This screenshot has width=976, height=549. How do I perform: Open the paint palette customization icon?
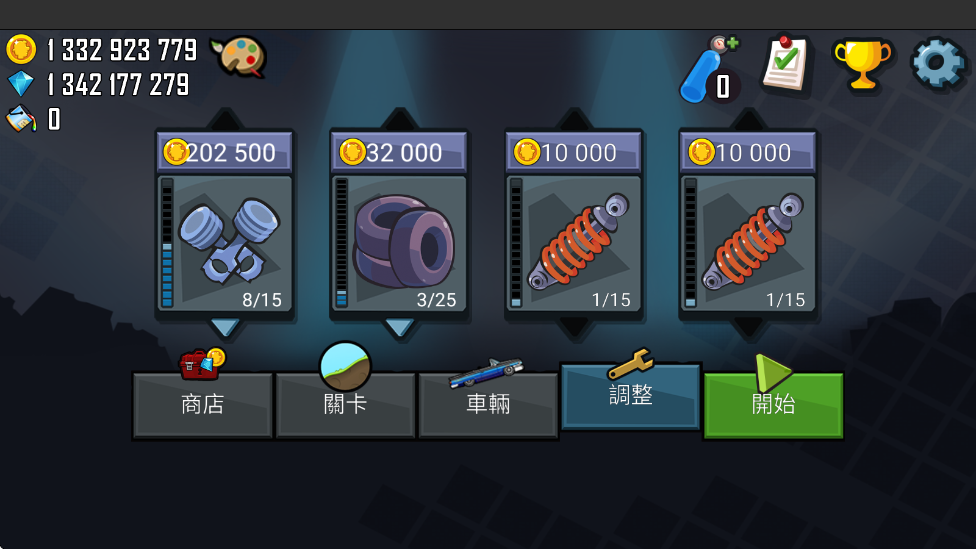pos(238,56)
